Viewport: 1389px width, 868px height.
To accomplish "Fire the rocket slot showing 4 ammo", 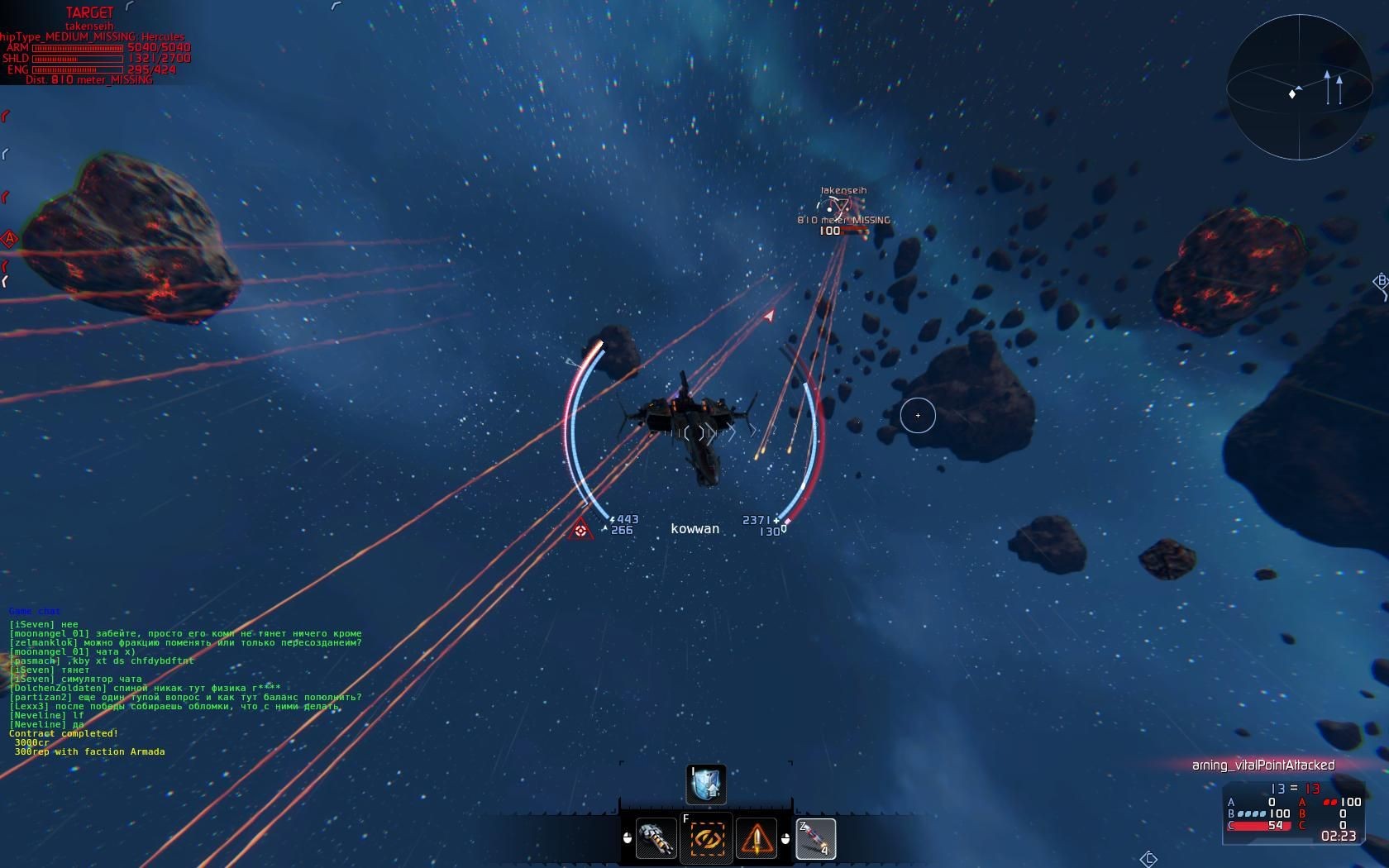I will [815, 839].
